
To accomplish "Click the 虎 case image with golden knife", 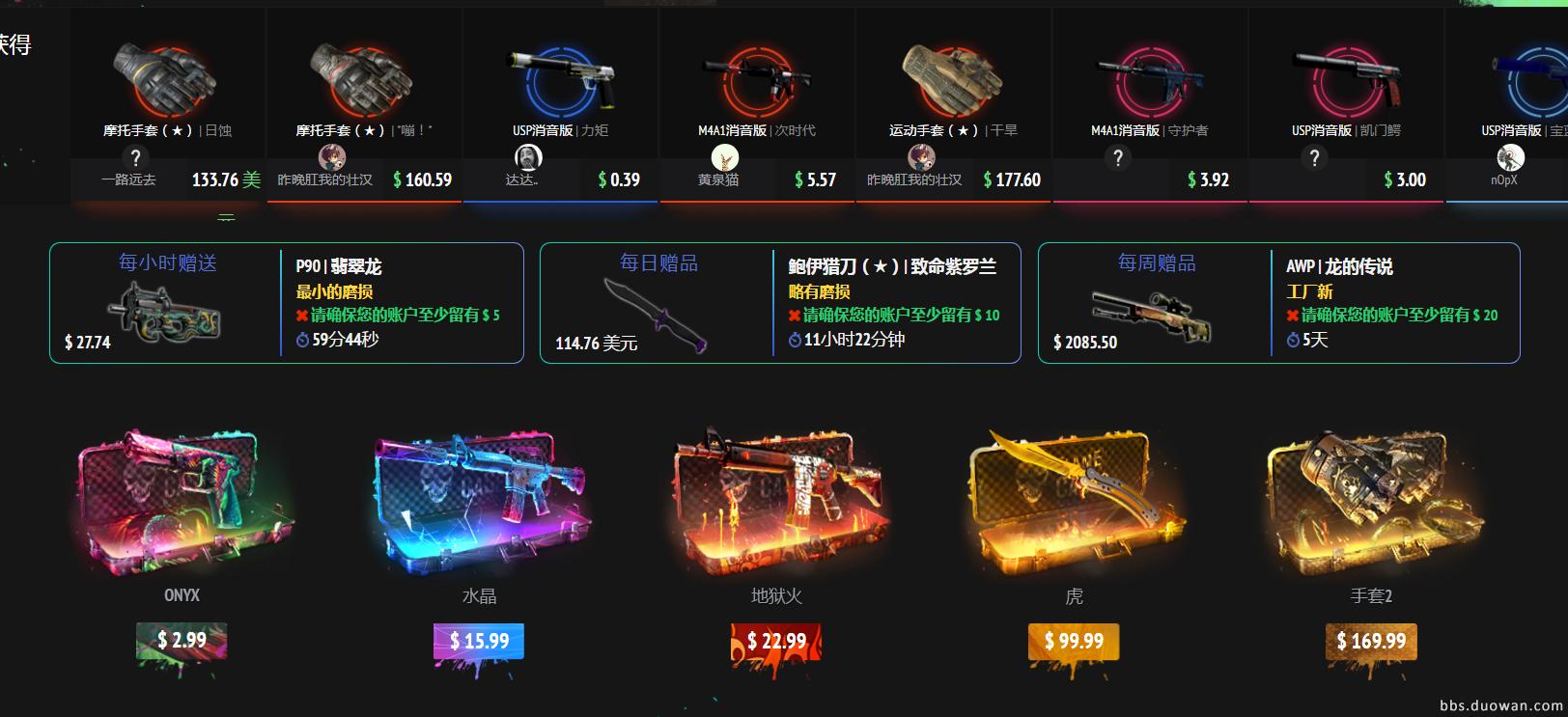I will pyautogui.click(x=1074, y=507).
